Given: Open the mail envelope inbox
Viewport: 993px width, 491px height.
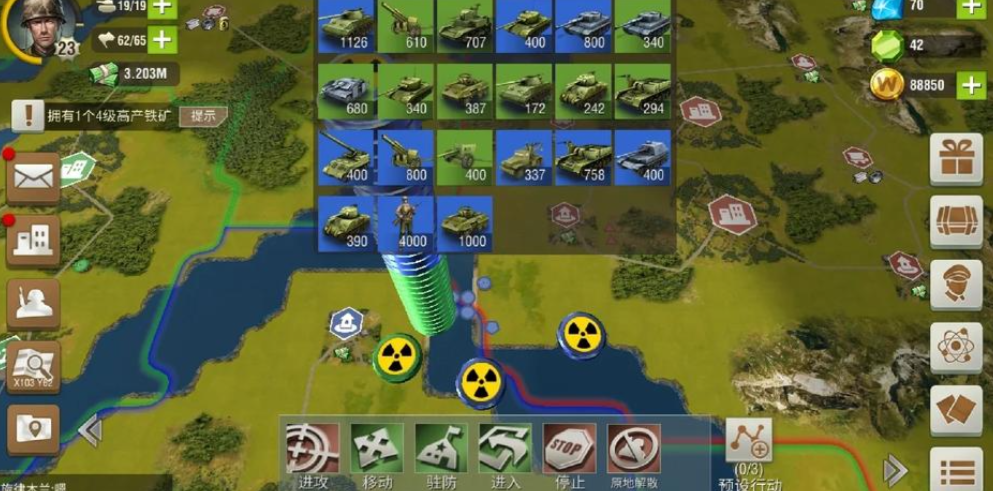Looking at the screenshot, I should 33,179.
